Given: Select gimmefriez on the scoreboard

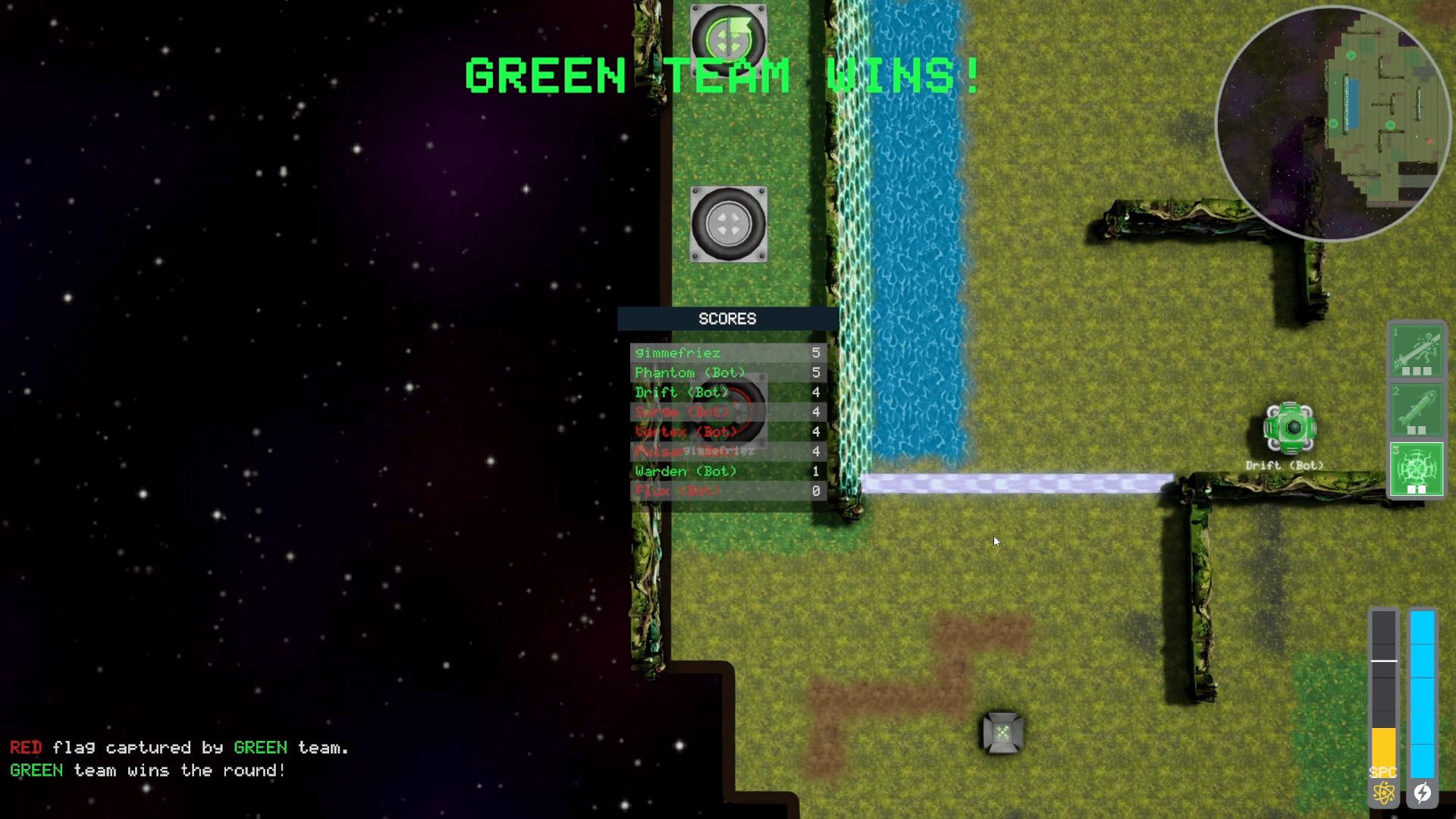Looking at the screenshot, I should point(677,353).
